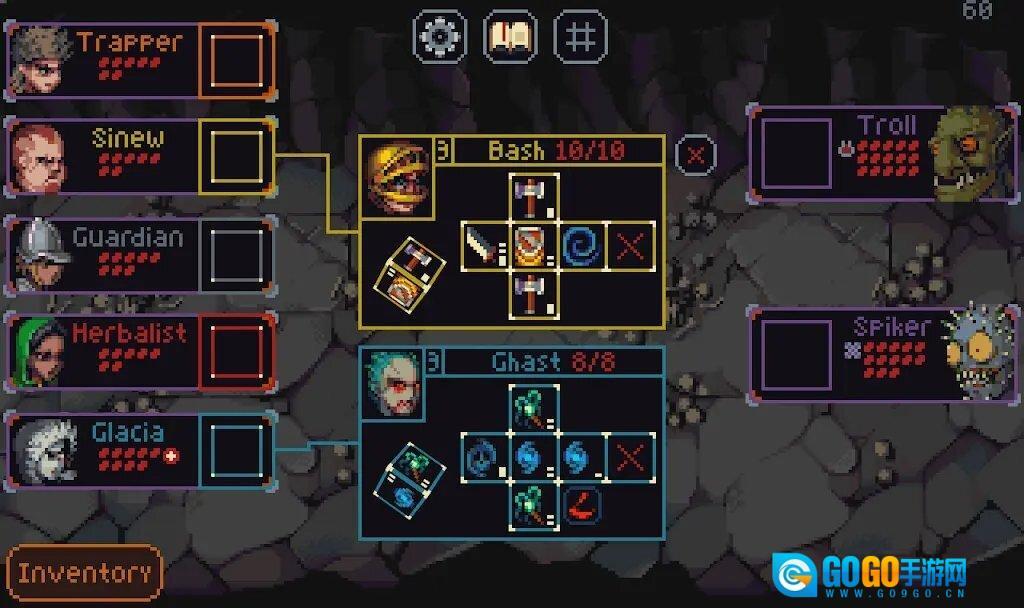Open the book journal button
Viewport: 1024px width, 608px height.
(510, 37)
